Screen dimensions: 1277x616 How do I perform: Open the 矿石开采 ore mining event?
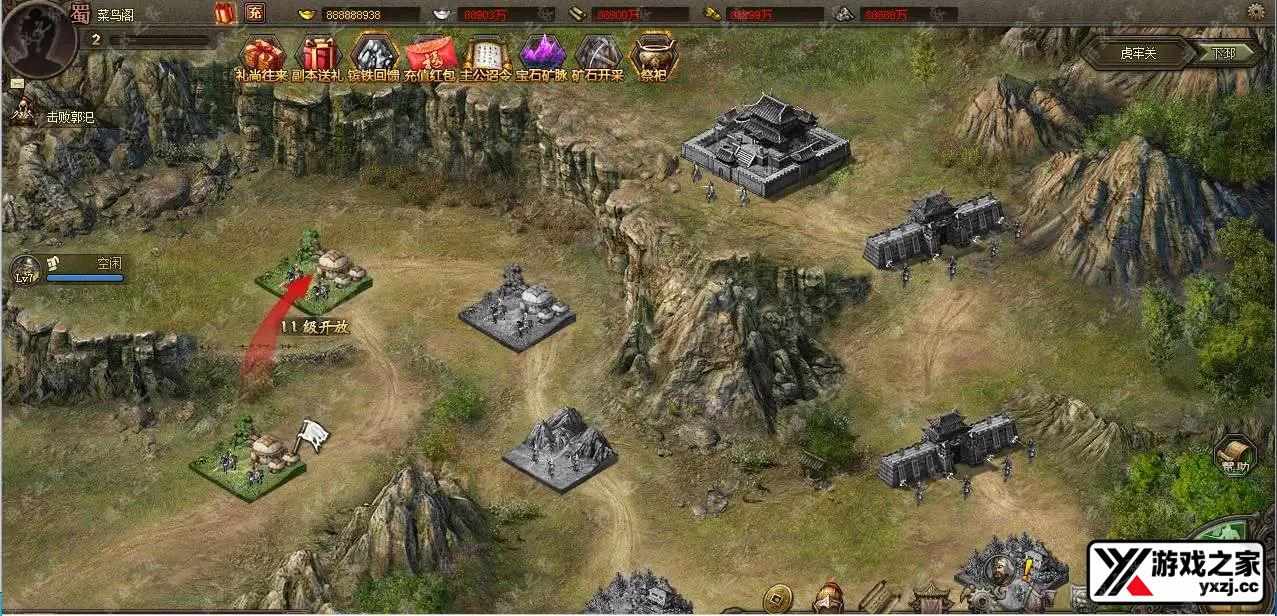598,55
